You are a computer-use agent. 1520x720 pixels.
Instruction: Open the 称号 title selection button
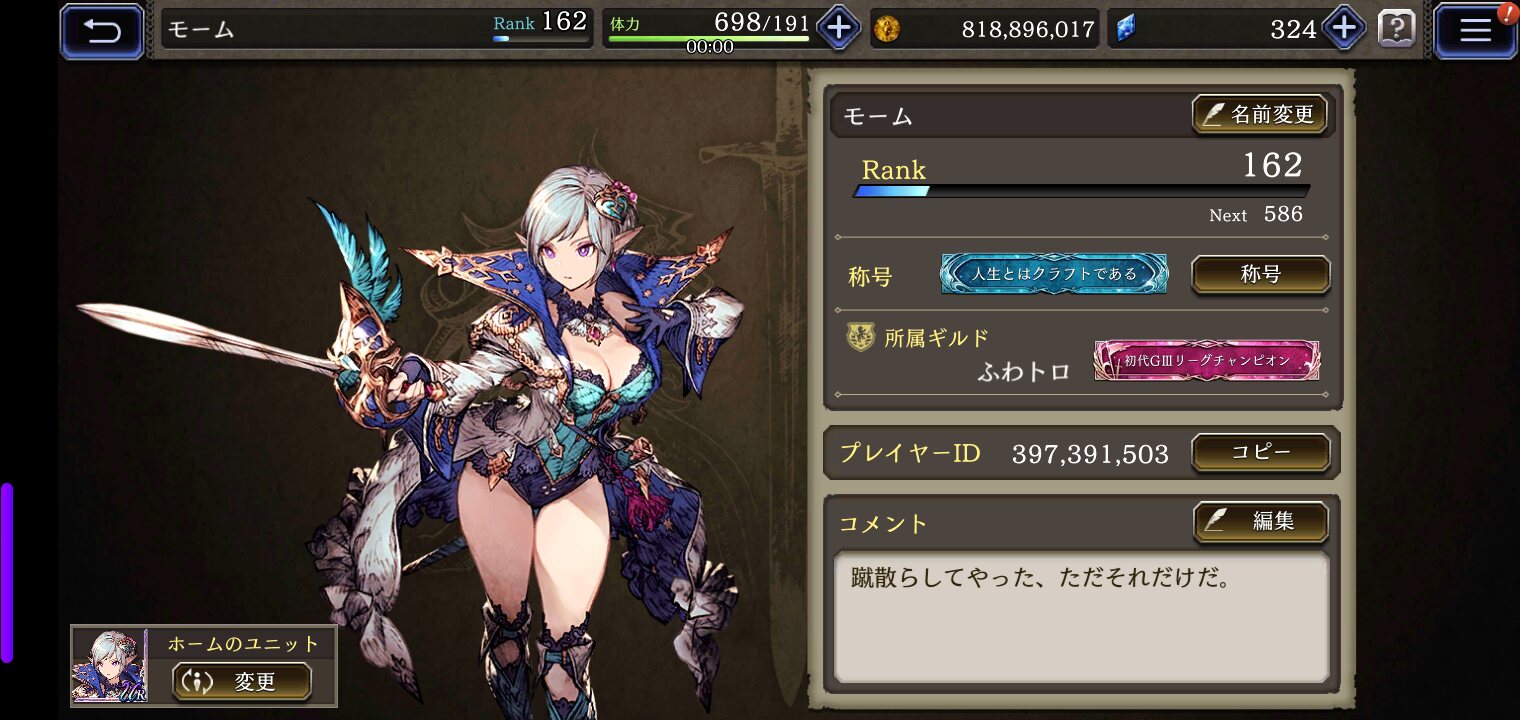click(1260, 274)
